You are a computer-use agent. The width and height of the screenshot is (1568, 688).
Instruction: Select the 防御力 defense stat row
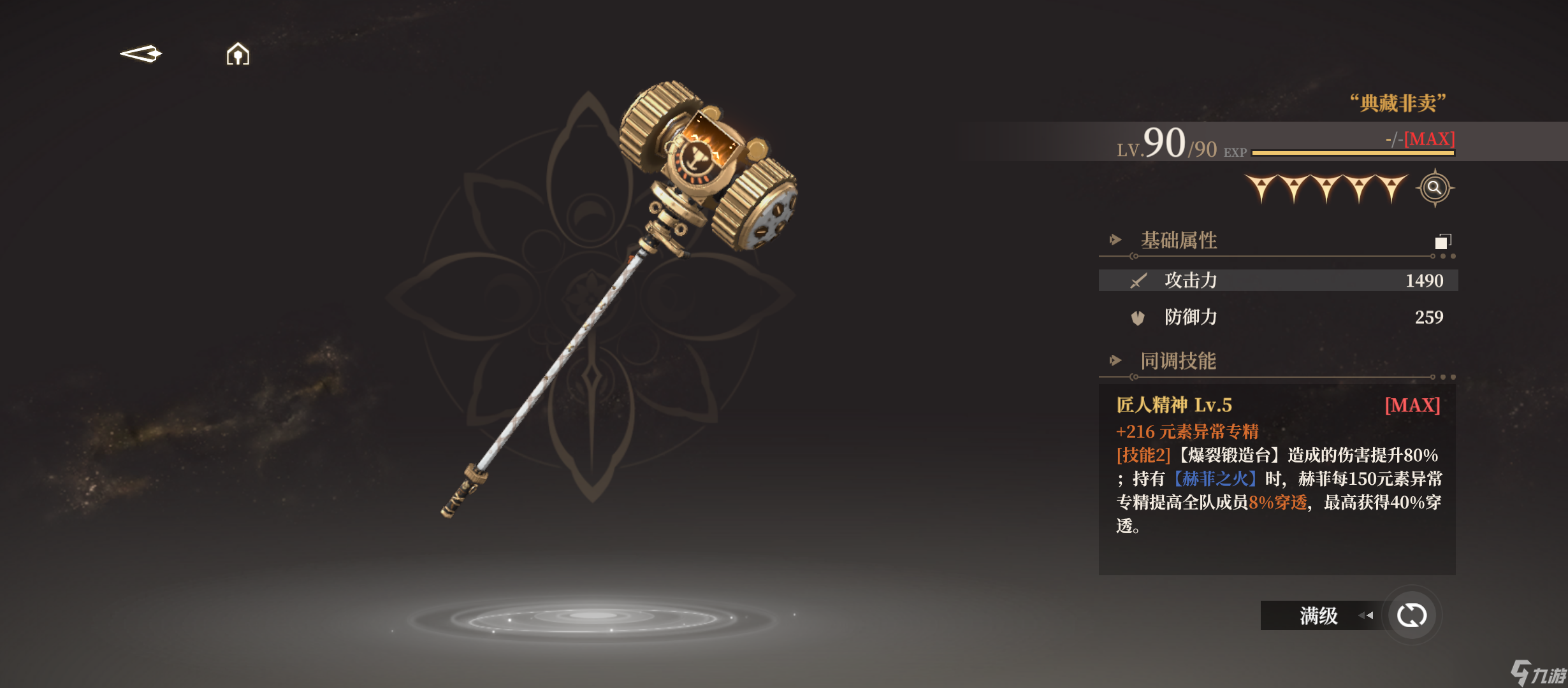(x=1277, y=317)
